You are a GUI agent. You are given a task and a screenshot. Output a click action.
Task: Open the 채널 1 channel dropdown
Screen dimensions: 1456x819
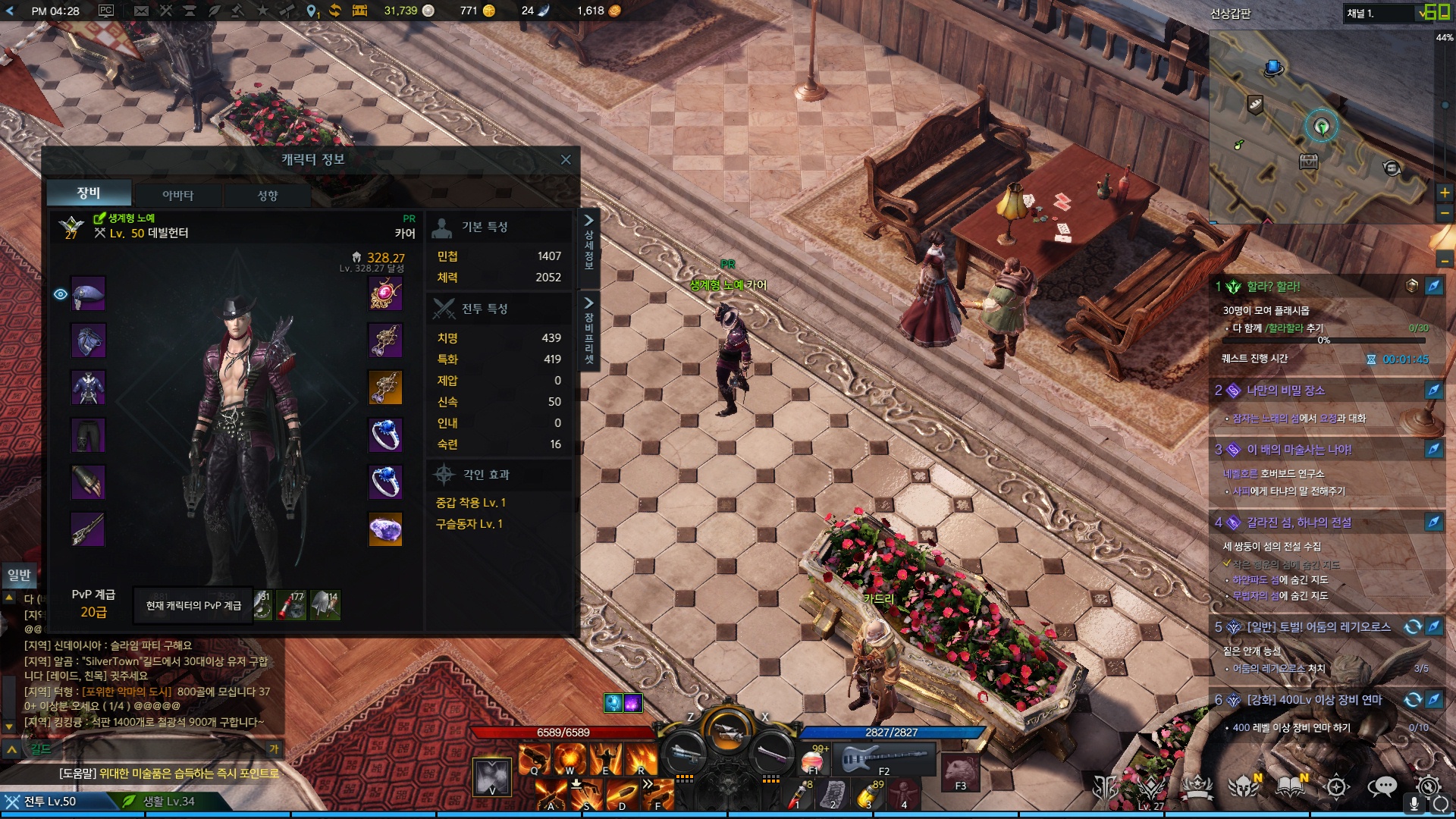click(x=1386, y=13)
